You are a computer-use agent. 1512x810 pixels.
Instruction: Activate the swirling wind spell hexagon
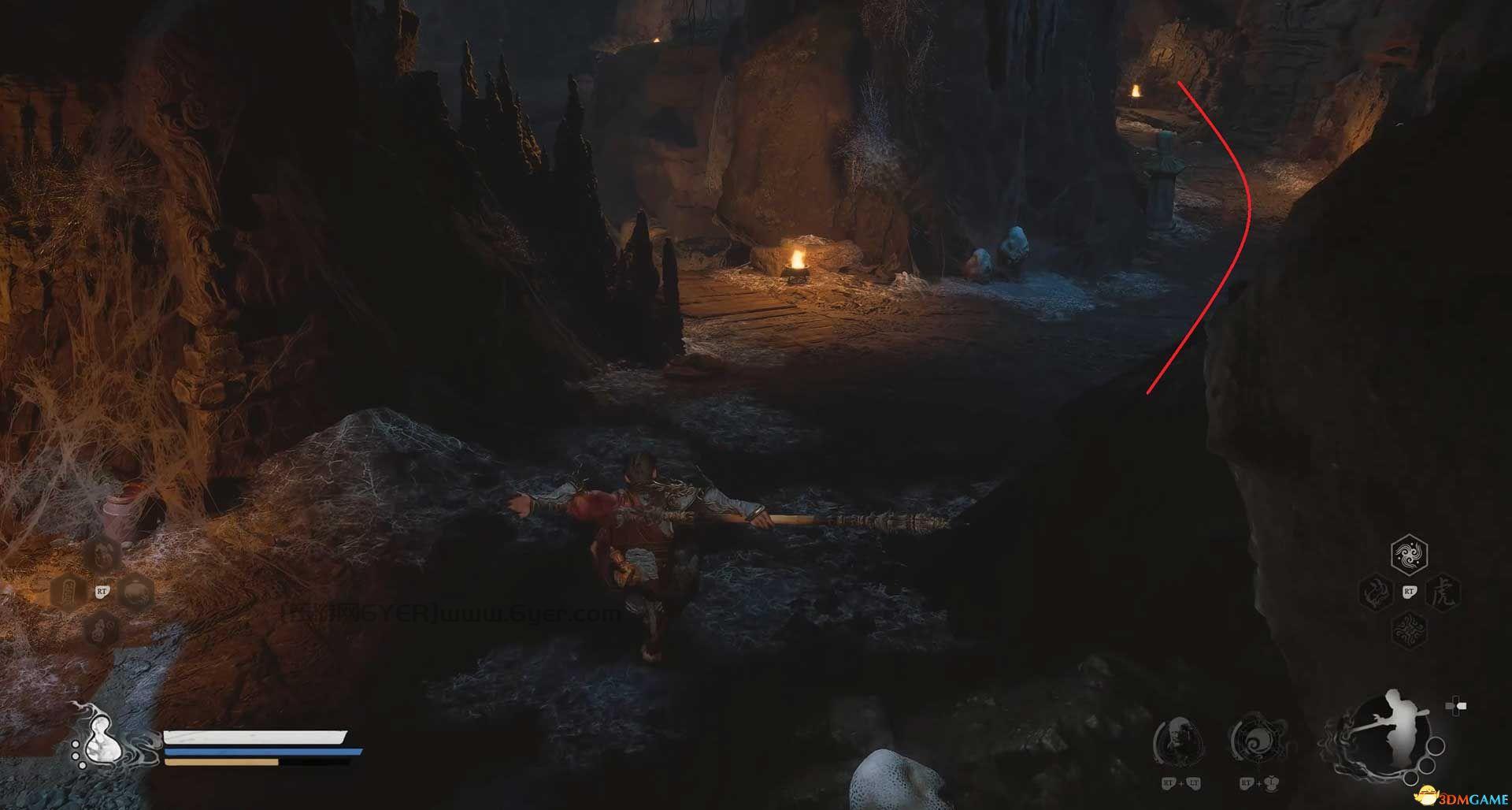[1409, 555]
